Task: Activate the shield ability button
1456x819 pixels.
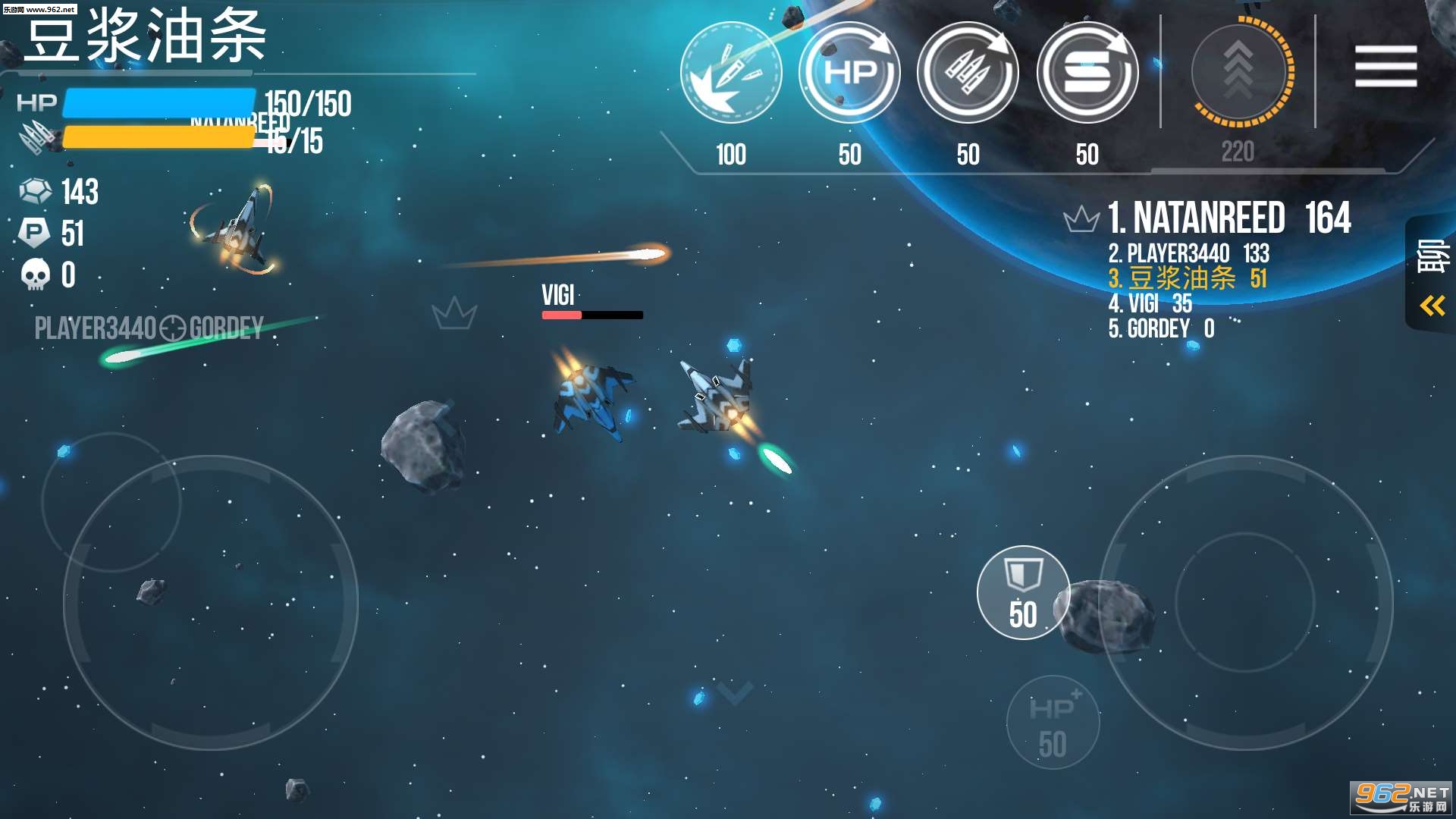Action: click(x=1023, y=592)
